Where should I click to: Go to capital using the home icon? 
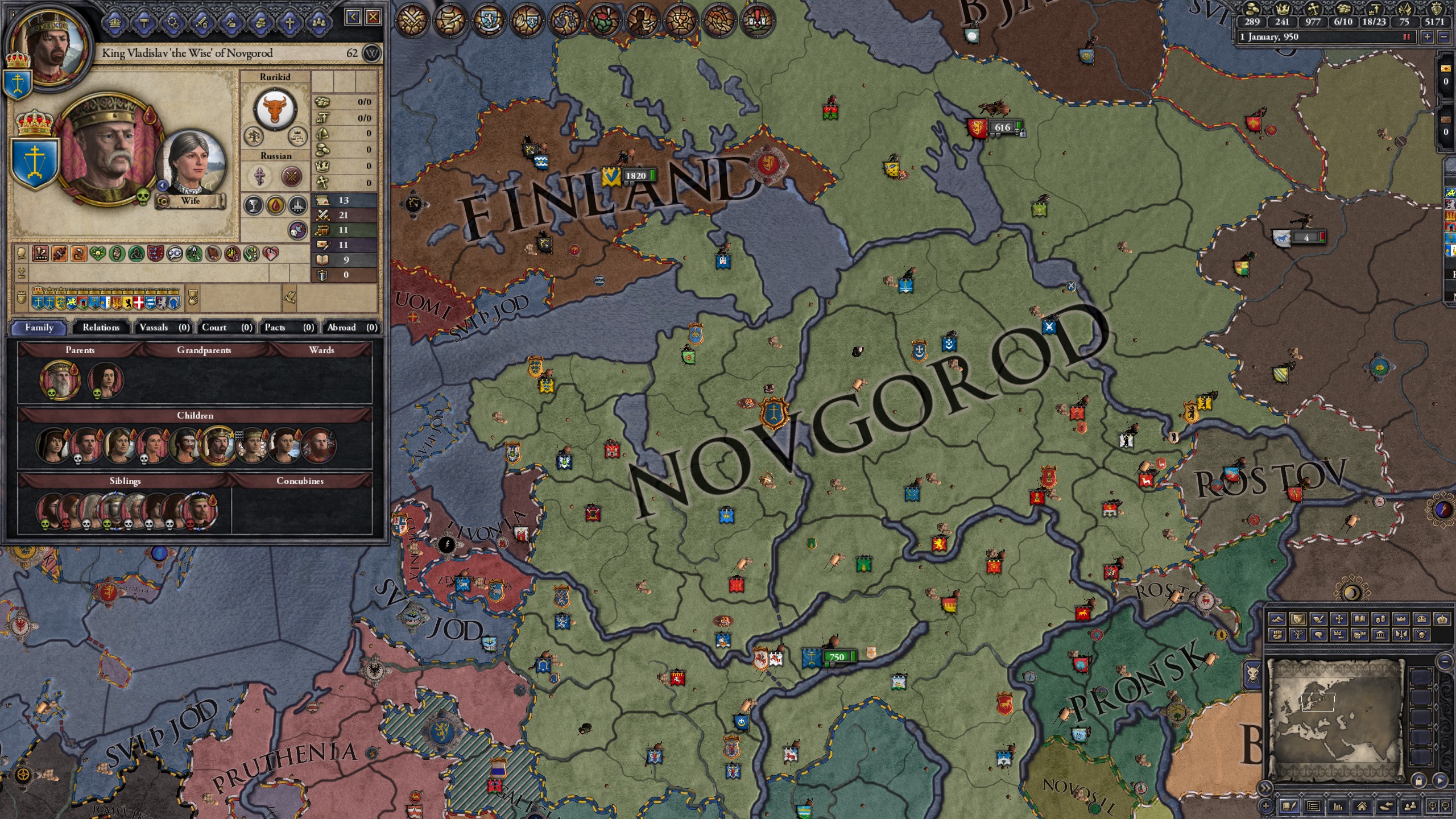tap(1362, 808)
